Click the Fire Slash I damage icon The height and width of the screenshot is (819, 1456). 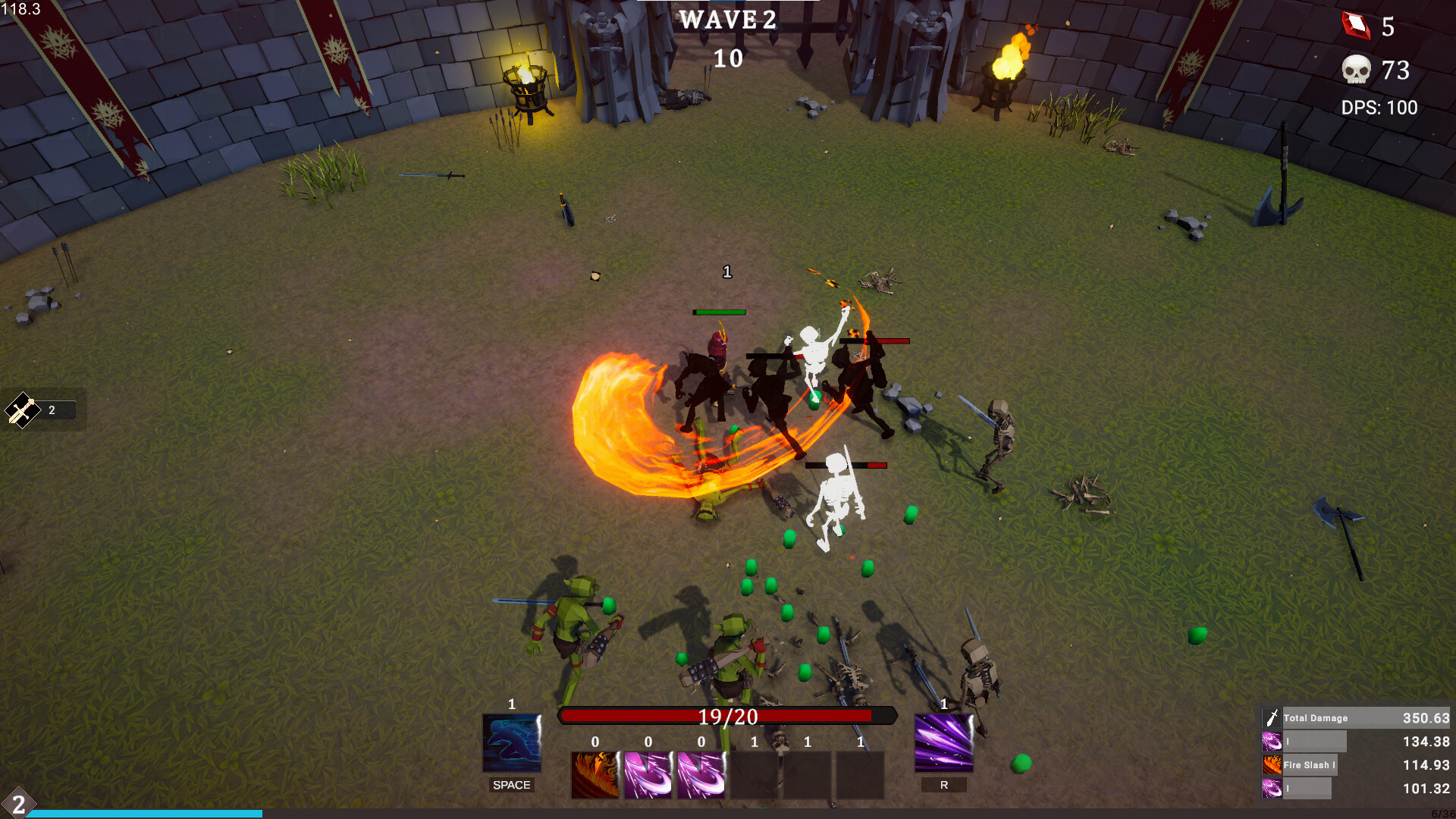tap(1272, 764)
